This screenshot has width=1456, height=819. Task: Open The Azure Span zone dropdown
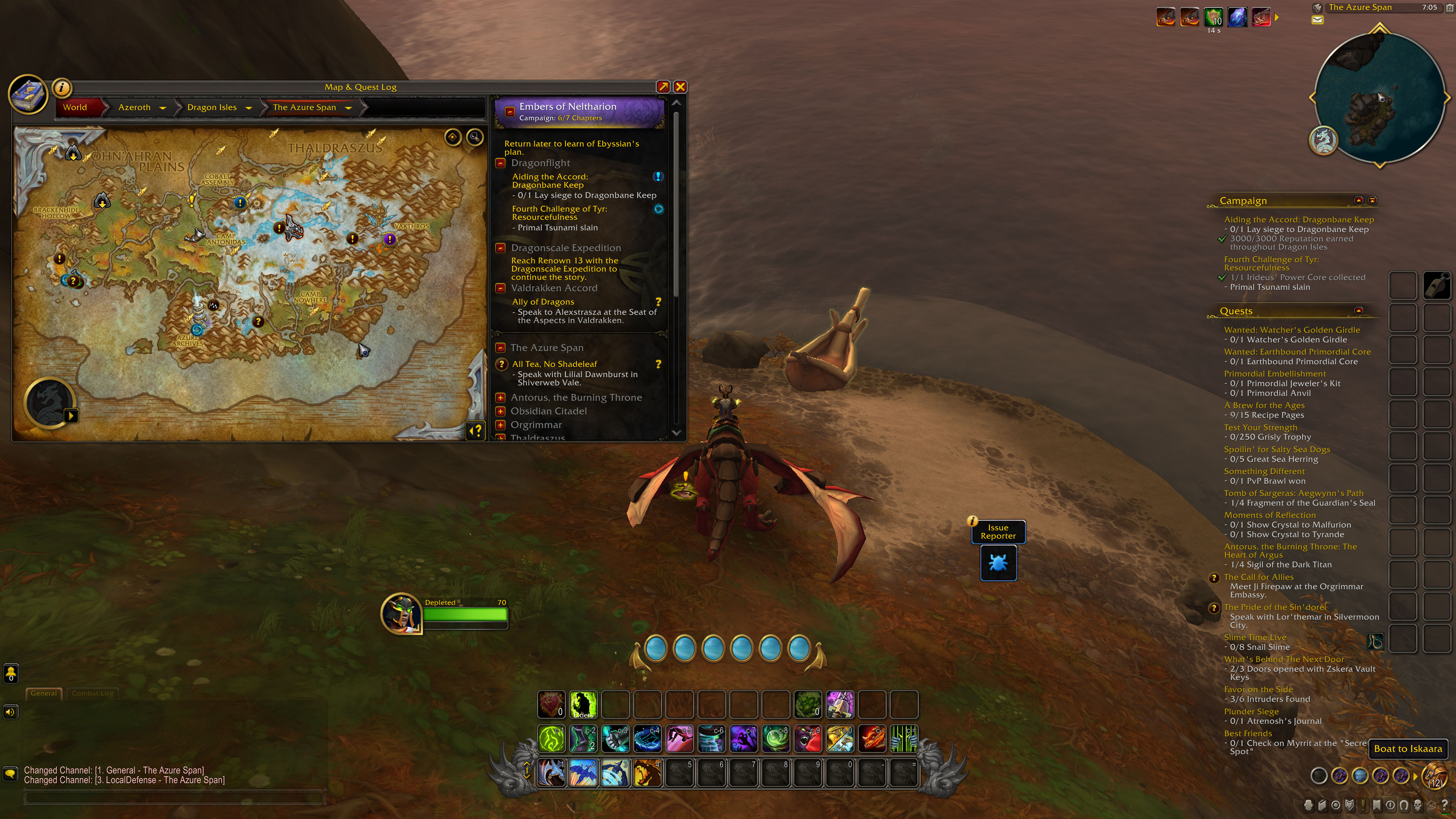348,108
